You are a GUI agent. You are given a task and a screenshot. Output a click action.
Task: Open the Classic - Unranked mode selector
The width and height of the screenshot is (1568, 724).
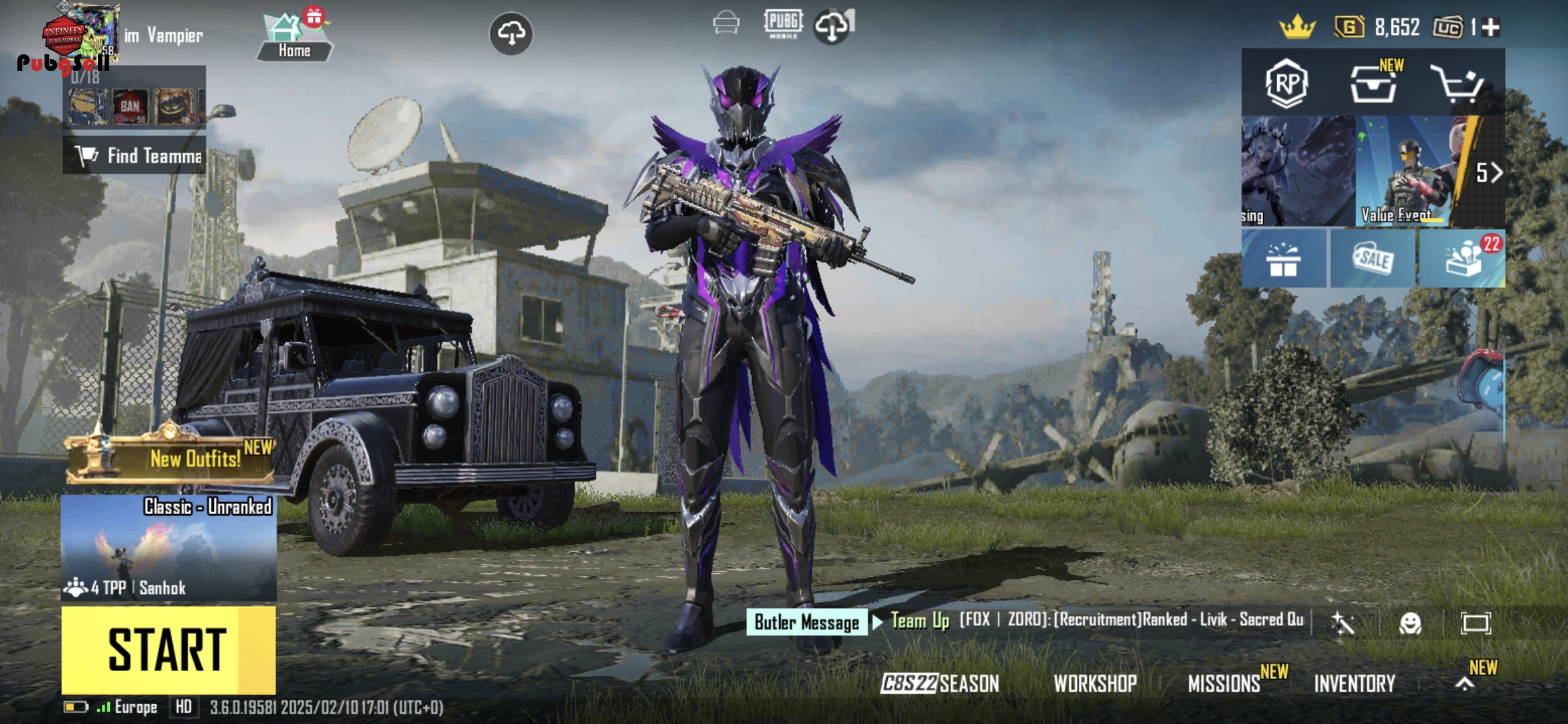[168, 548]
